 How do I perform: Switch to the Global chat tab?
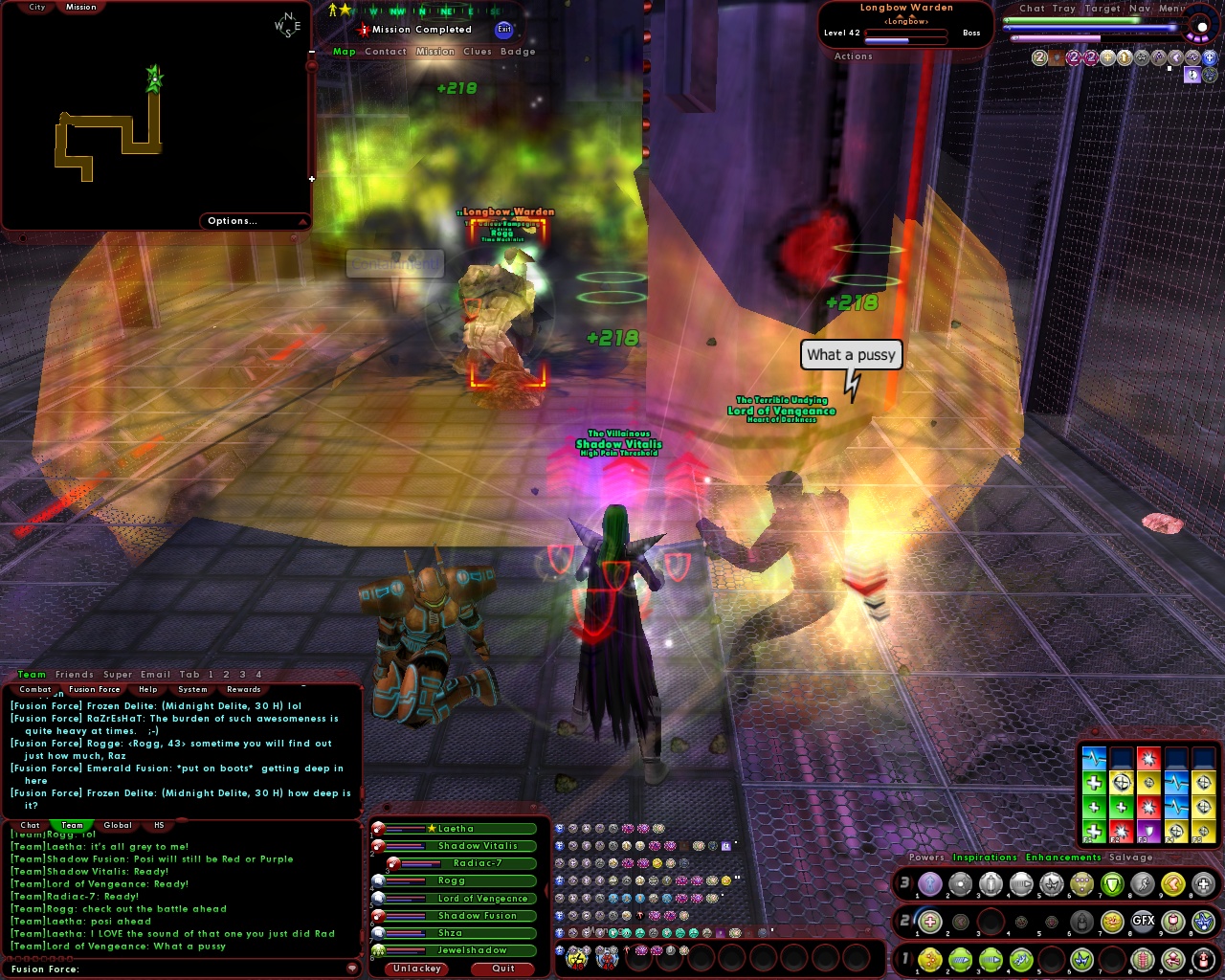point(117,825)
